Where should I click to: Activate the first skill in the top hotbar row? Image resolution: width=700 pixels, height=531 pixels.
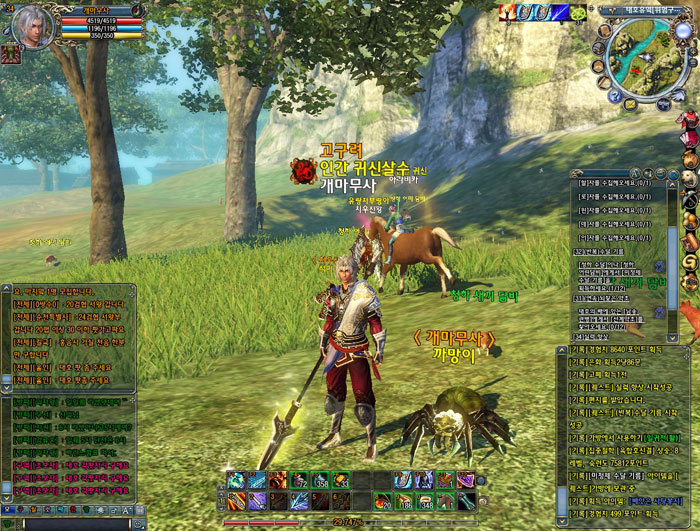(235, 479)
